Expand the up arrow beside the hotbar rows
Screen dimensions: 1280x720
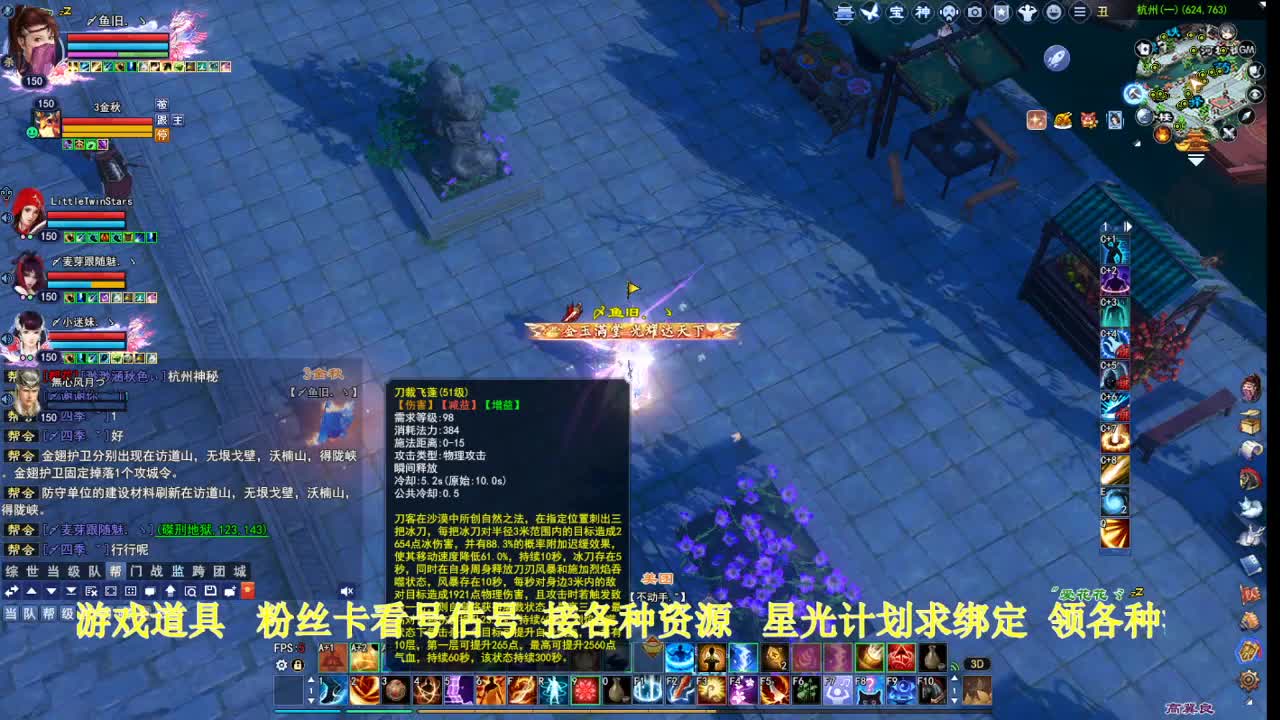(x=311, y=680)
